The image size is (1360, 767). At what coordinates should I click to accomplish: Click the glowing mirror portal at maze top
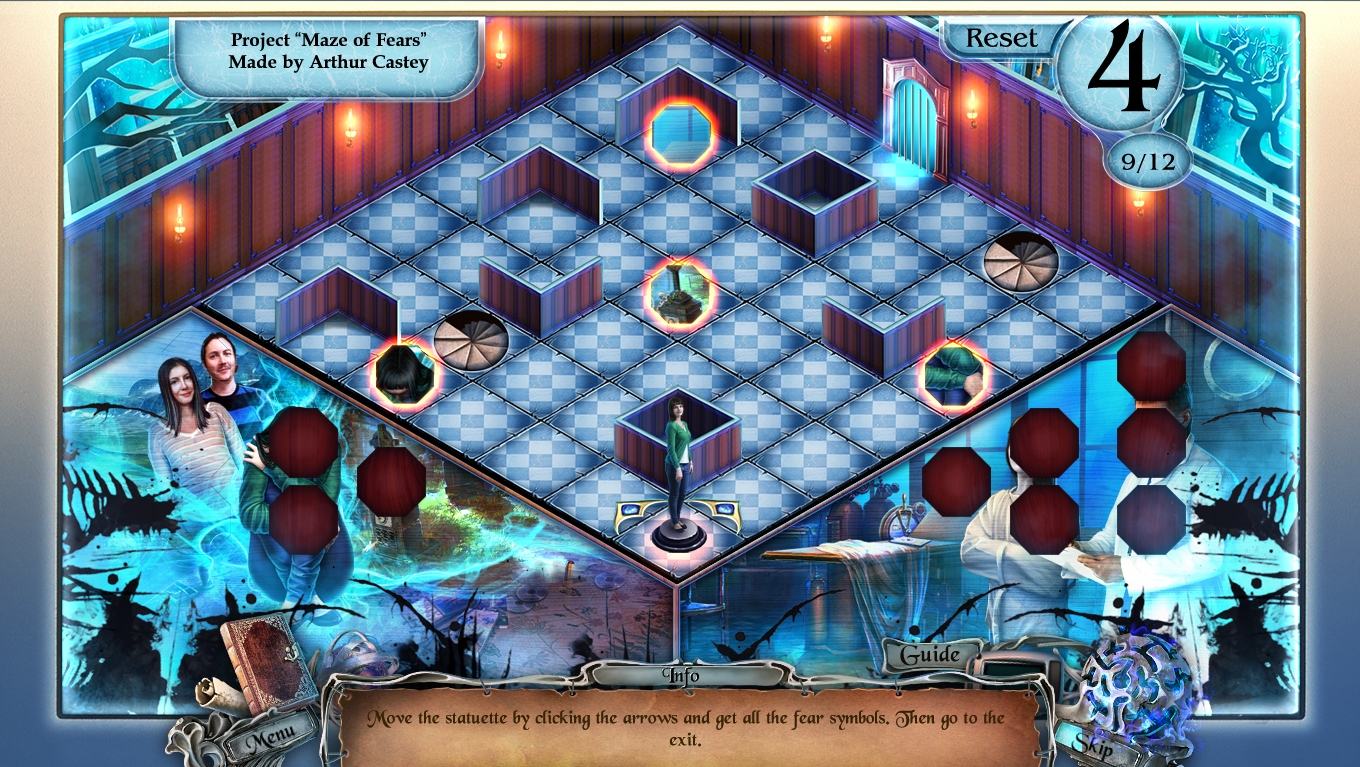[x=679, y=131]
